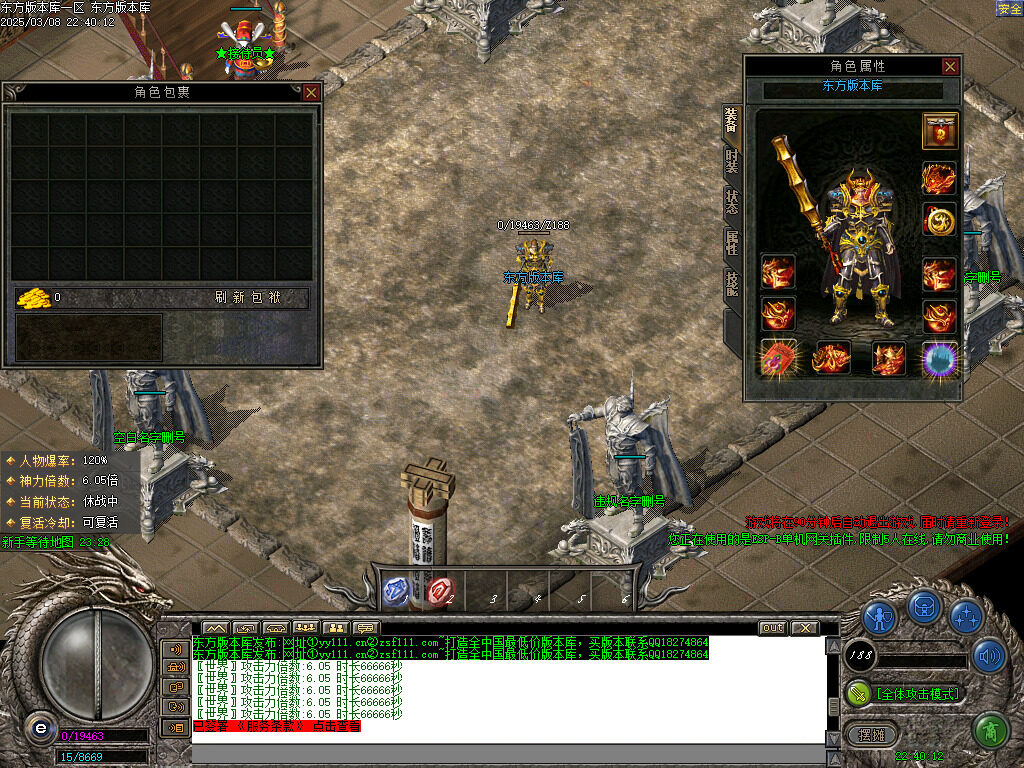Screen dimensions: 1024x768
Task: Open the treasure chest bag button
Action: click(923, 607)
